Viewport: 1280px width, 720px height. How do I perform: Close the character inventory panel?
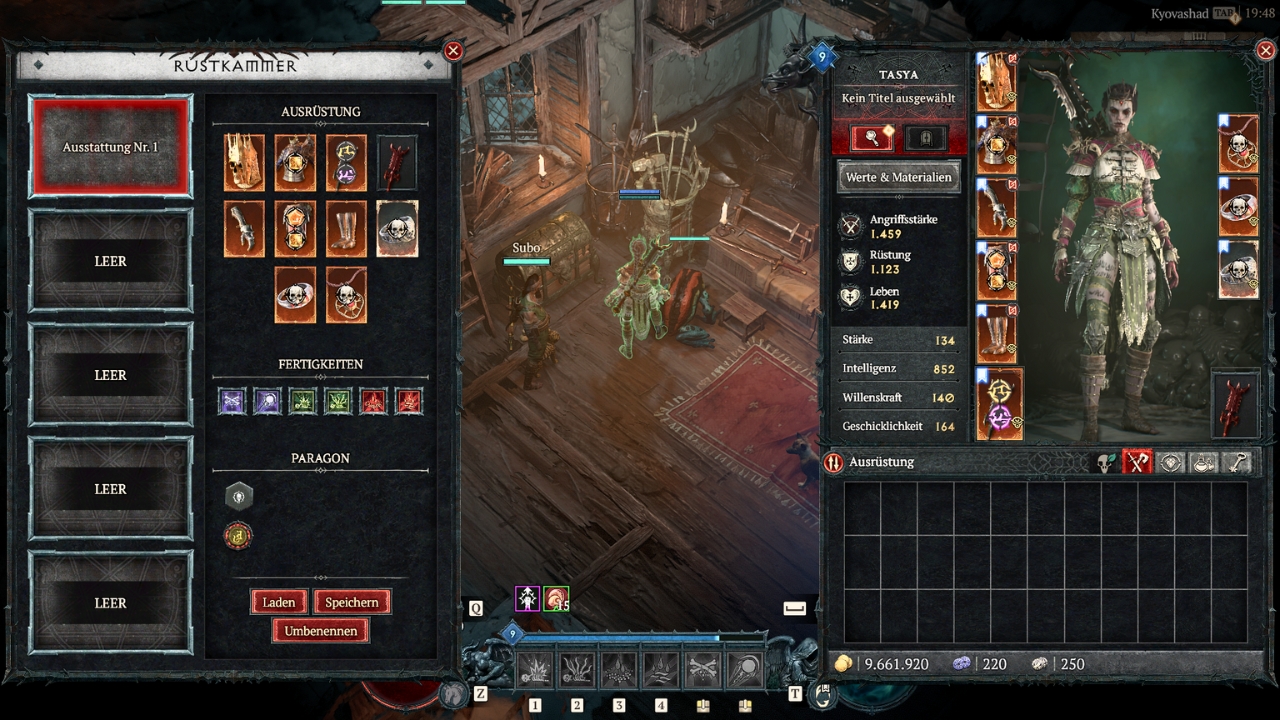point(1264,51)
